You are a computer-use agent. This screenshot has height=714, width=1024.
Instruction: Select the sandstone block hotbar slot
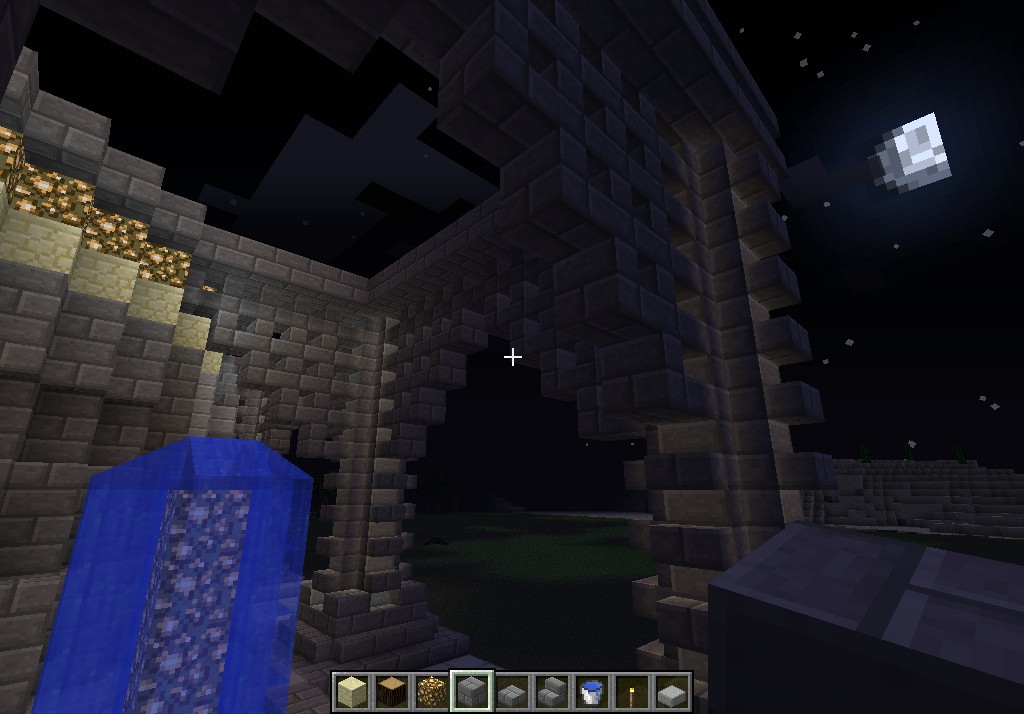[352, 691]
